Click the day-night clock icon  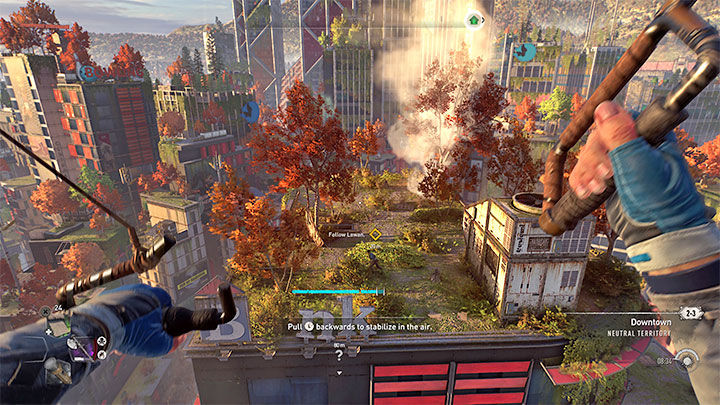pyautogui.click(x=687, y=360)
